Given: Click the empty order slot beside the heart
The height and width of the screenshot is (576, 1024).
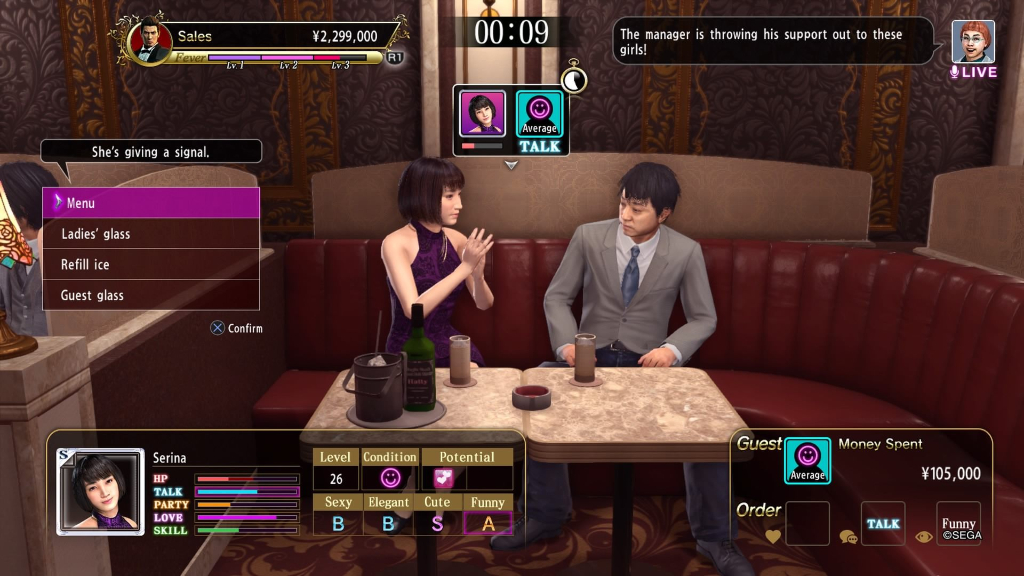Looking at the screenshot, I should pyautogui.click(x=807, y=523).
